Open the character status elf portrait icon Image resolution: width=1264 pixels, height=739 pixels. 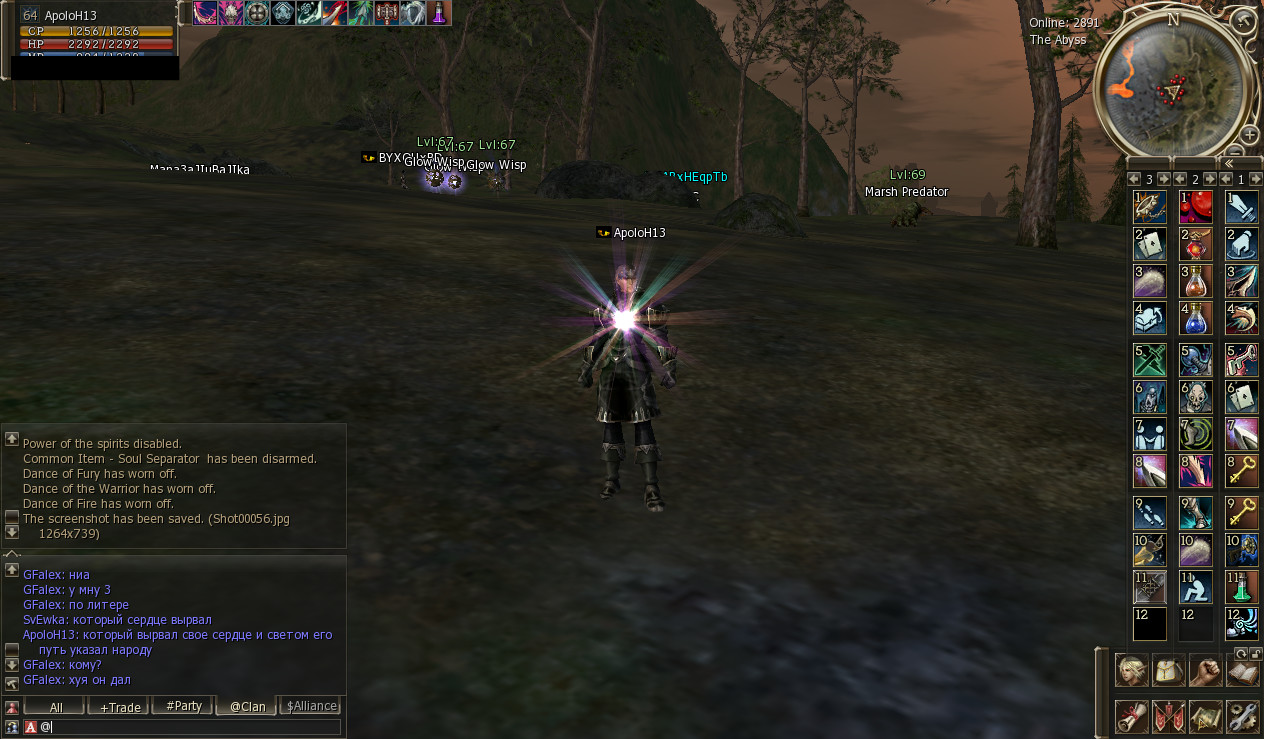1131,669
